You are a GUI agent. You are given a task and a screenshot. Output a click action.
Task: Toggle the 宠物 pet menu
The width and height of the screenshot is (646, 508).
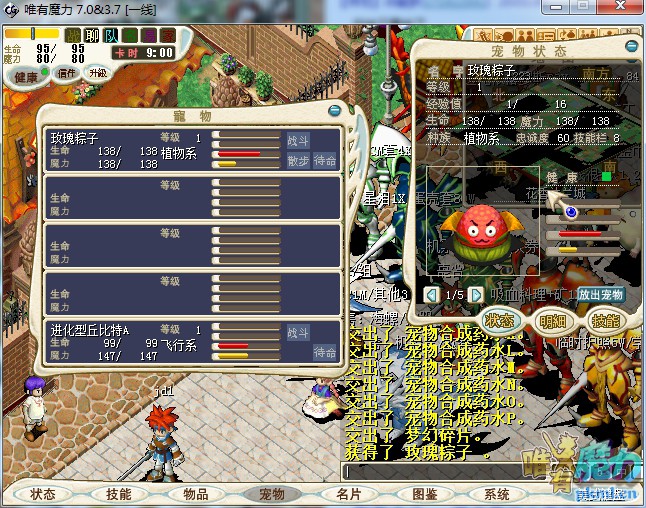click(272, 494)
